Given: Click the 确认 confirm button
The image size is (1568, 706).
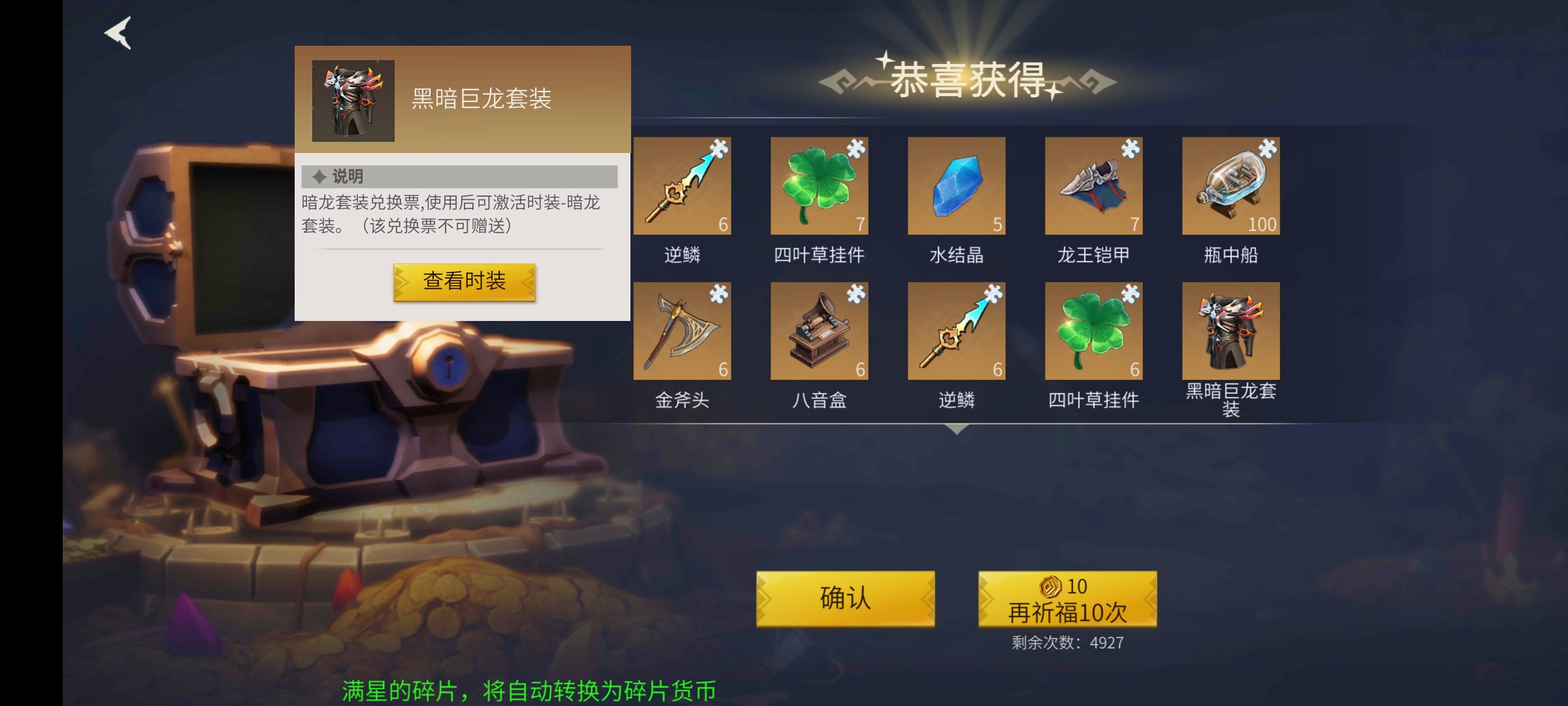Looking at the screenshot, I should (845, 599).
